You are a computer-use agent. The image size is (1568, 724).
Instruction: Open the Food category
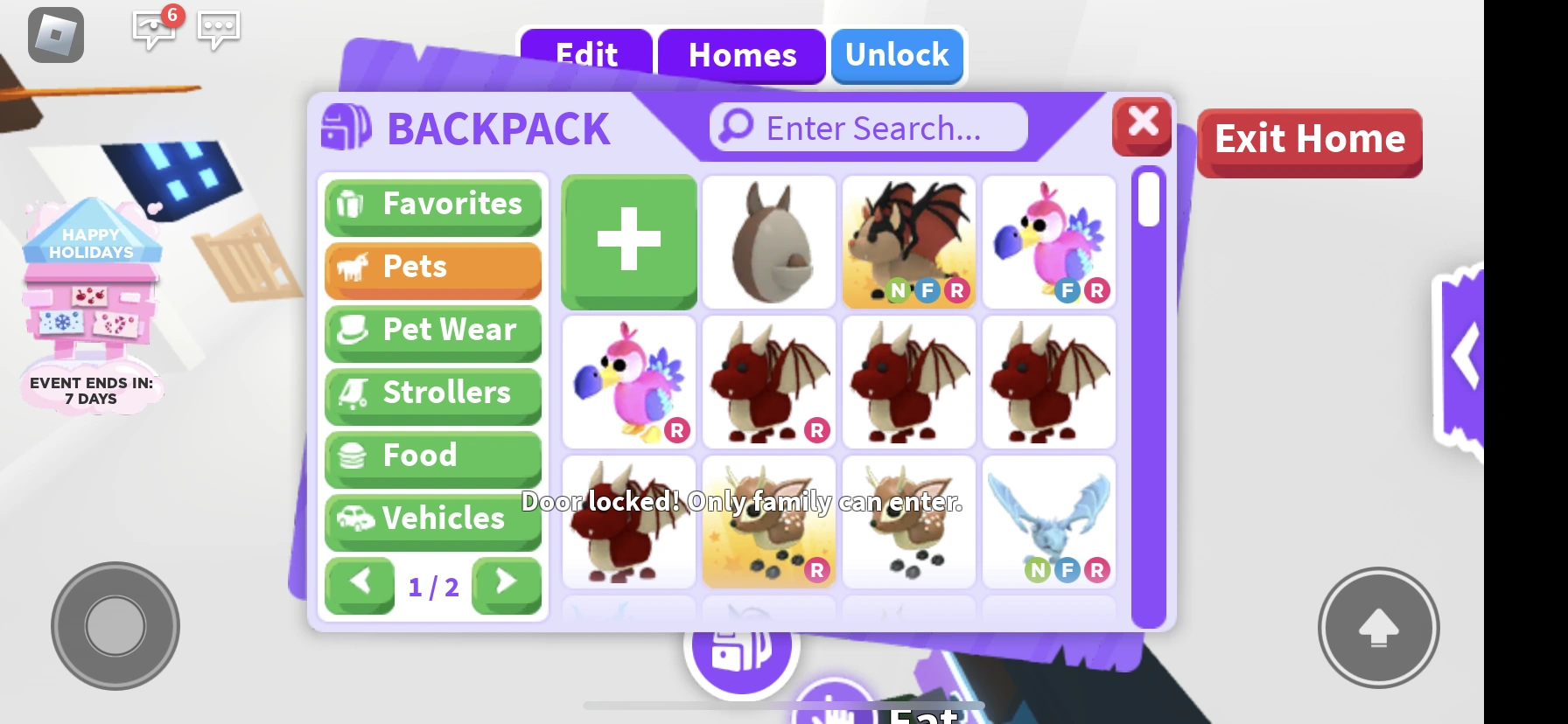(432, 456)
